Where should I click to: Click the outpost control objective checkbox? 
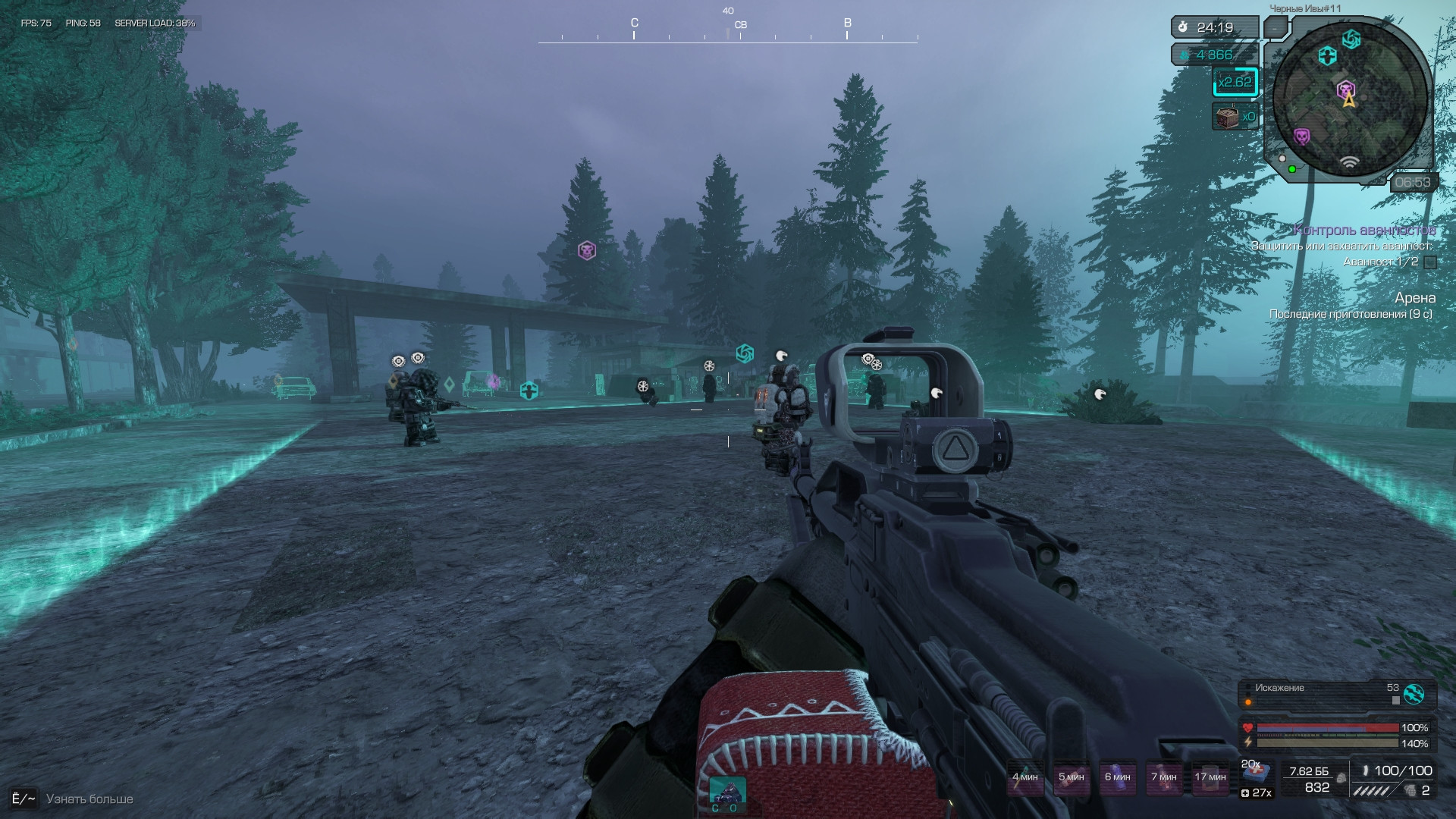point(1430,262)
